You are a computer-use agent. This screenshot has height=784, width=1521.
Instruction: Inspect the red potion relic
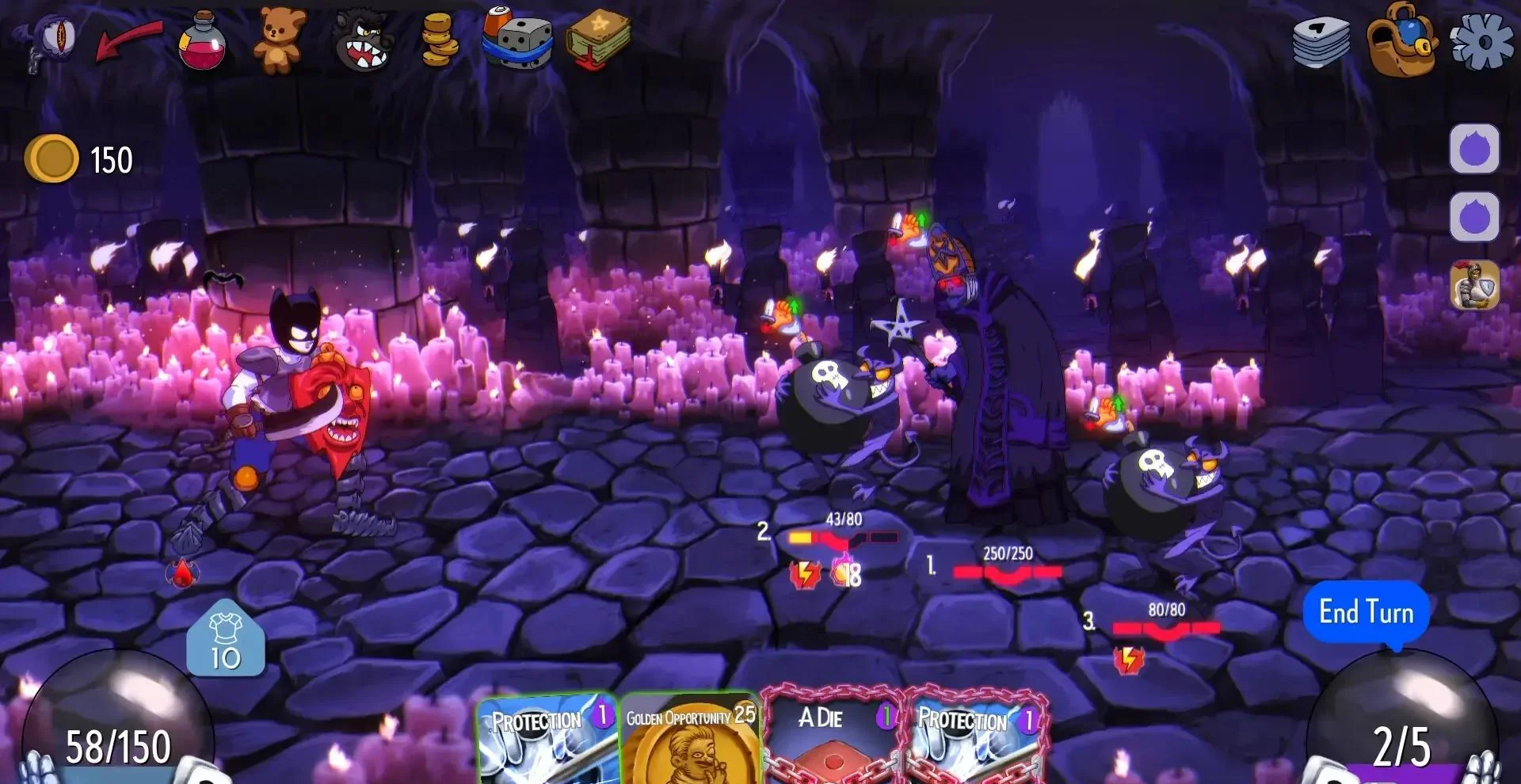(203, 41)
